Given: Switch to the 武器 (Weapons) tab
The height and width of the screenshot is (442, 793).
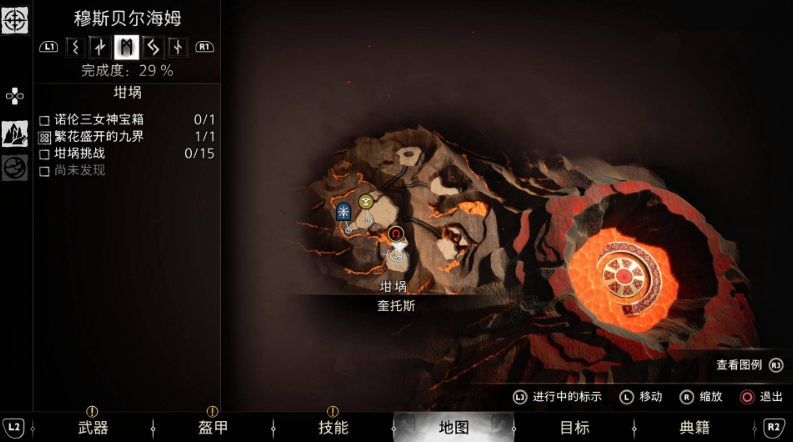Looking at the screenshot, I should coord(93,427).
